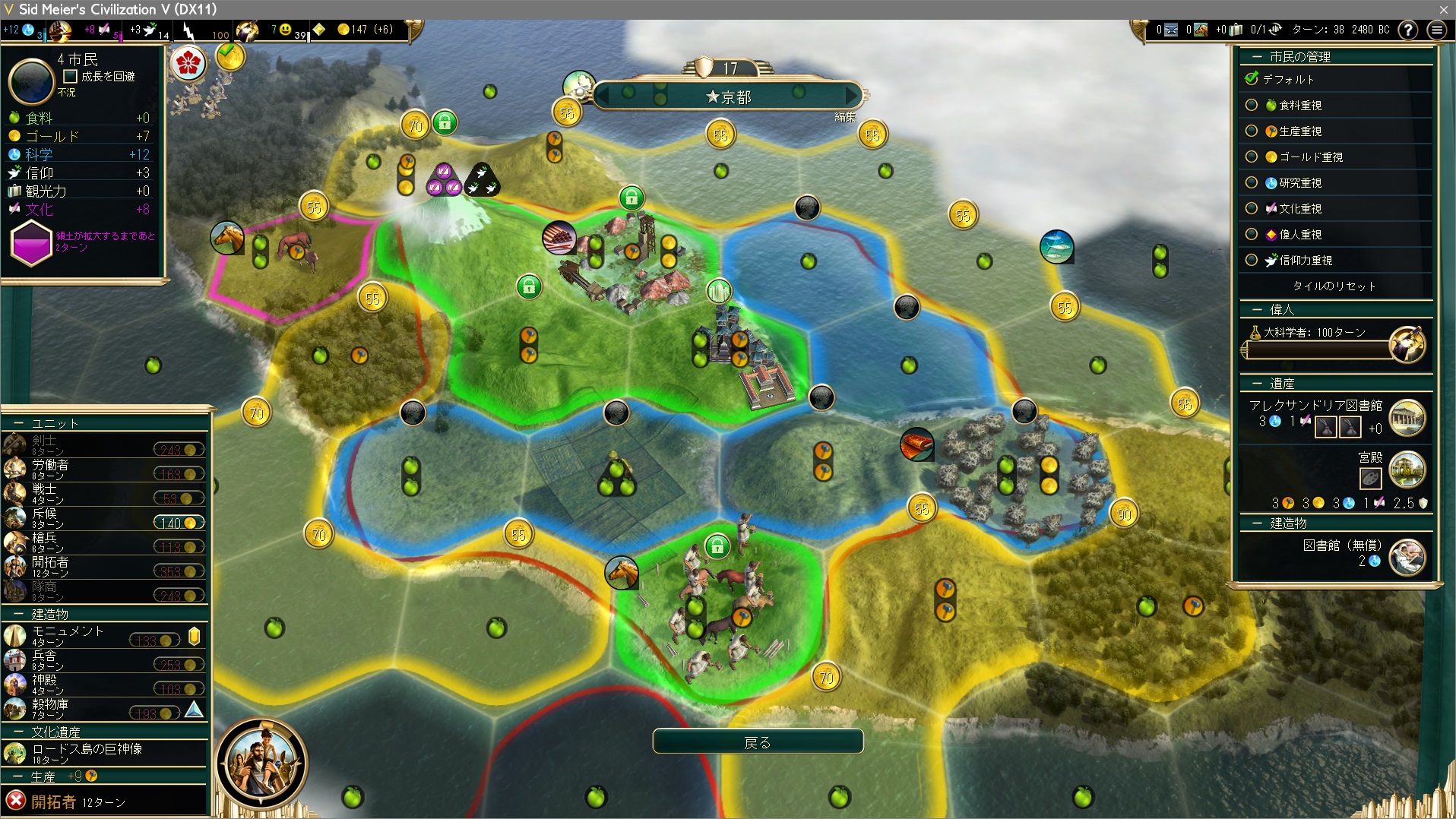Select the ゴールド重視 focus
The height and width of the screenshot is (819, 1456).
click(x=1252, y=157)
